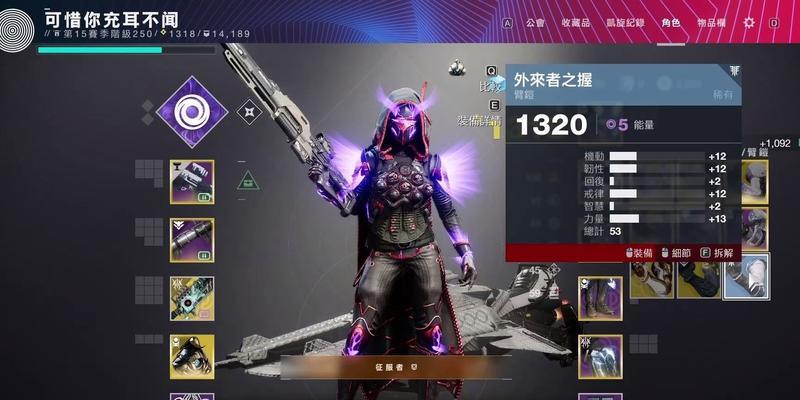Open the 公會 clan tab

(535, 22)
